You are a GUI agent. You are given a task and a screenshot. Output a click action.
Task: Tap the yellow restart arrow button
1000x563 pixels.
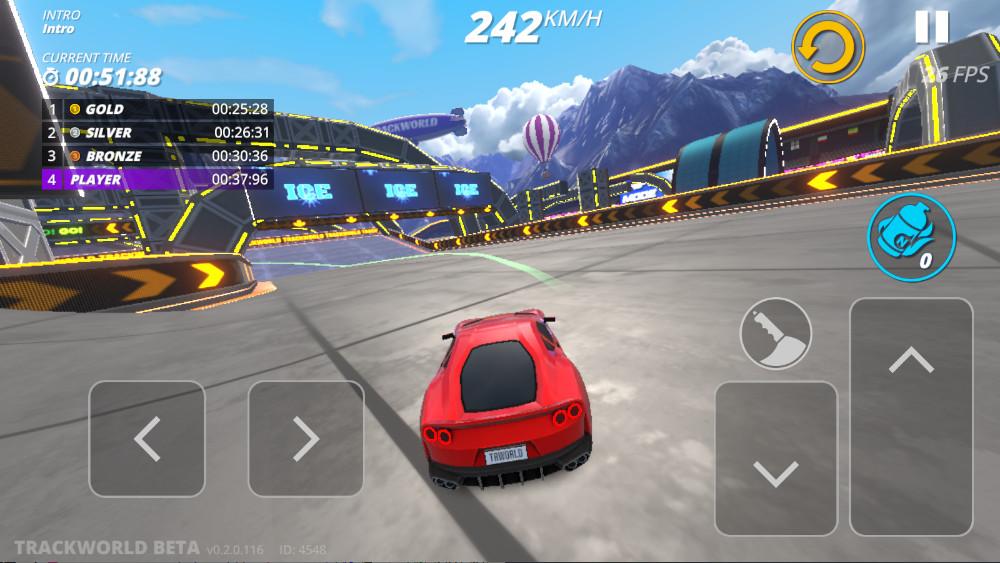click(828, 47)
